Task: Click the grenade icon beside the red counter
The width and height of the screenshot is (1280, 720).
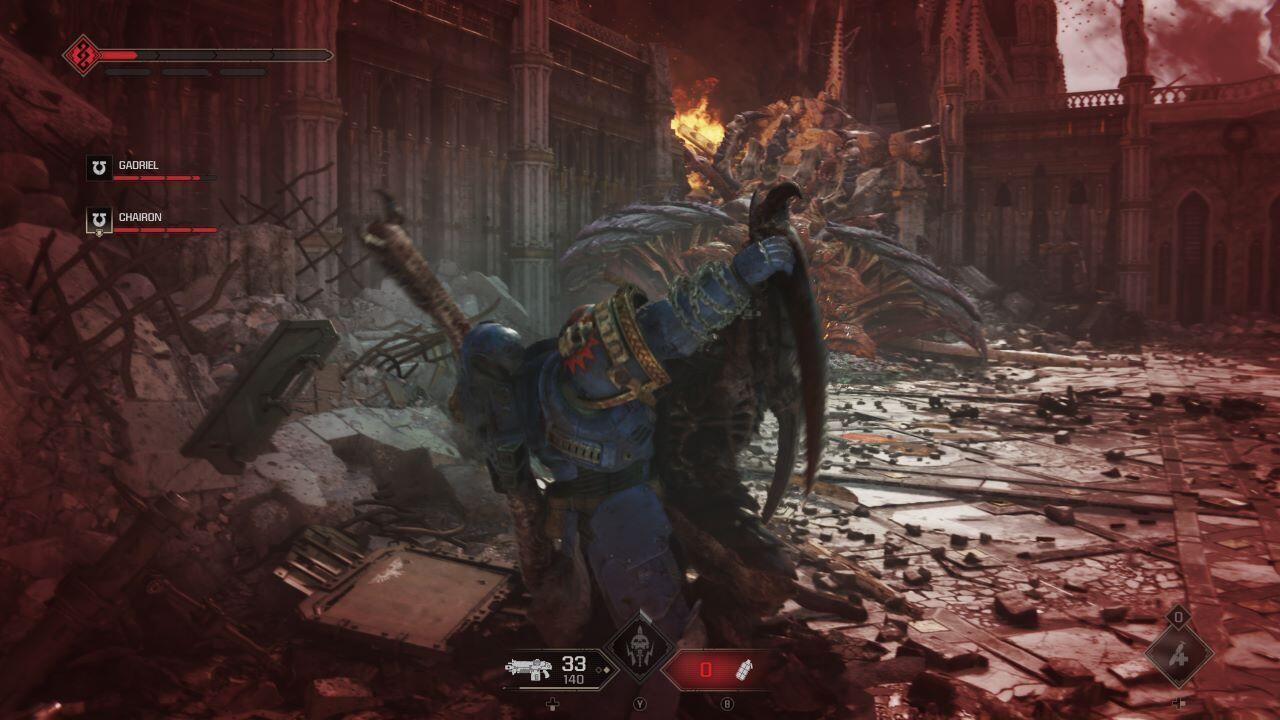Action: [x=745, y=670]
